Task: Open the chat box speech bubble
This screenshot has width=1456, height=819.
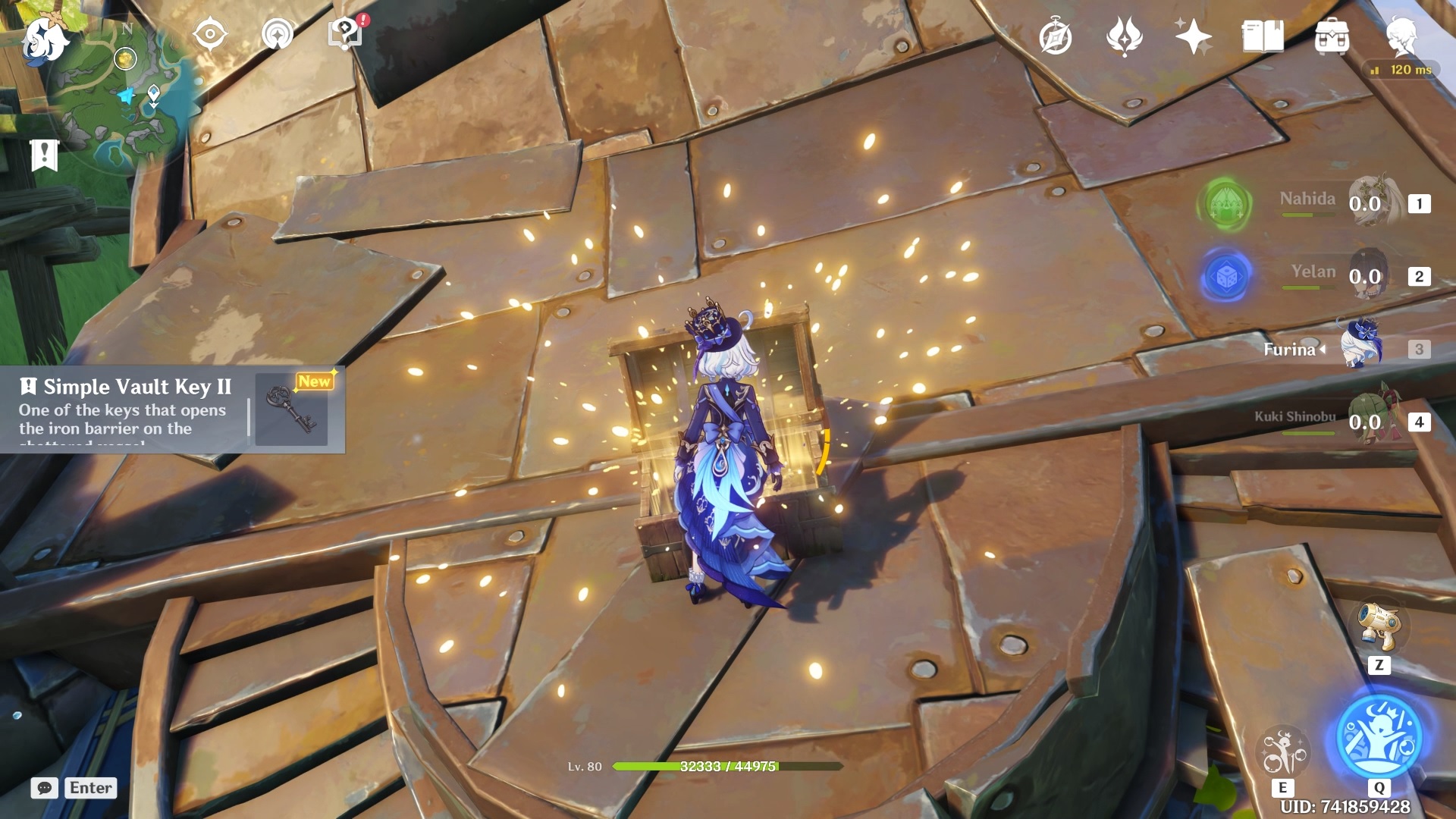Action: [45, 788]
